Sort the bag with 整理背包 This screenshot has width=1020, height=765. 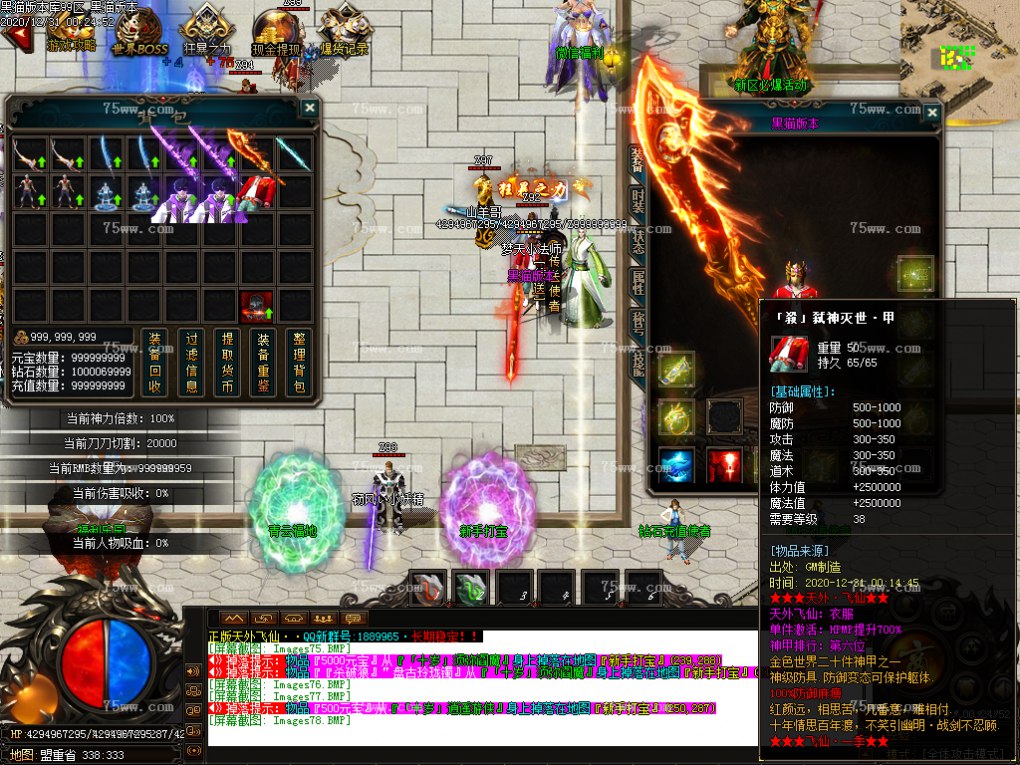coord(298,362)
